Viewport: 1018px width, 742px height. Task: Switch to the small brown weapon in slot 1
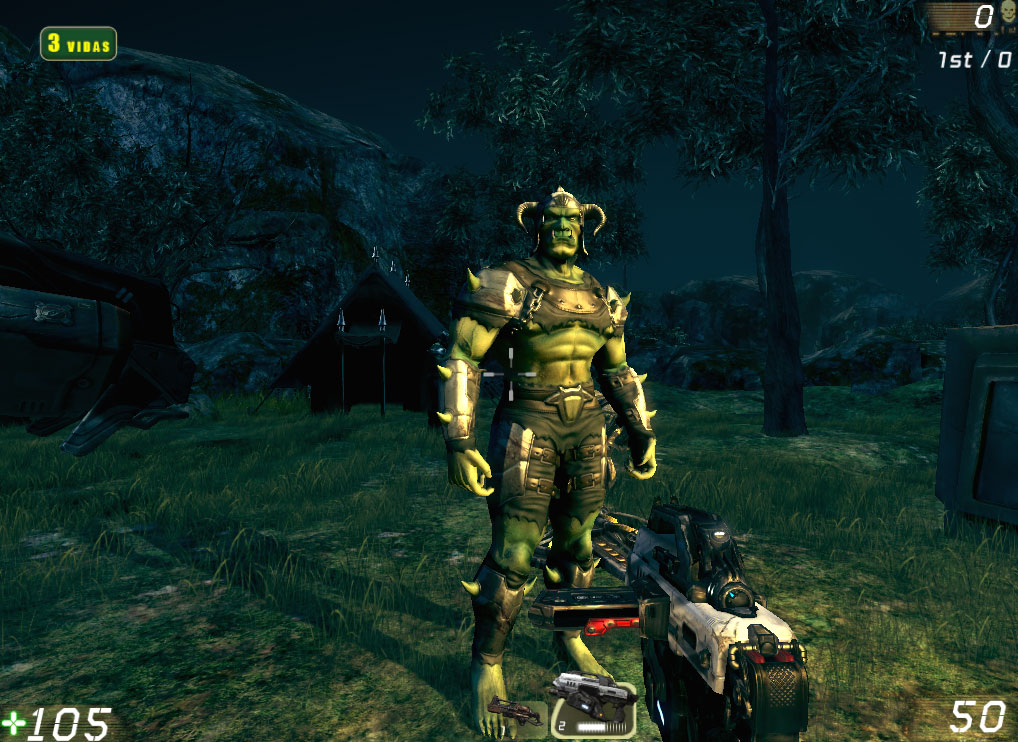(x=516, y=712)
